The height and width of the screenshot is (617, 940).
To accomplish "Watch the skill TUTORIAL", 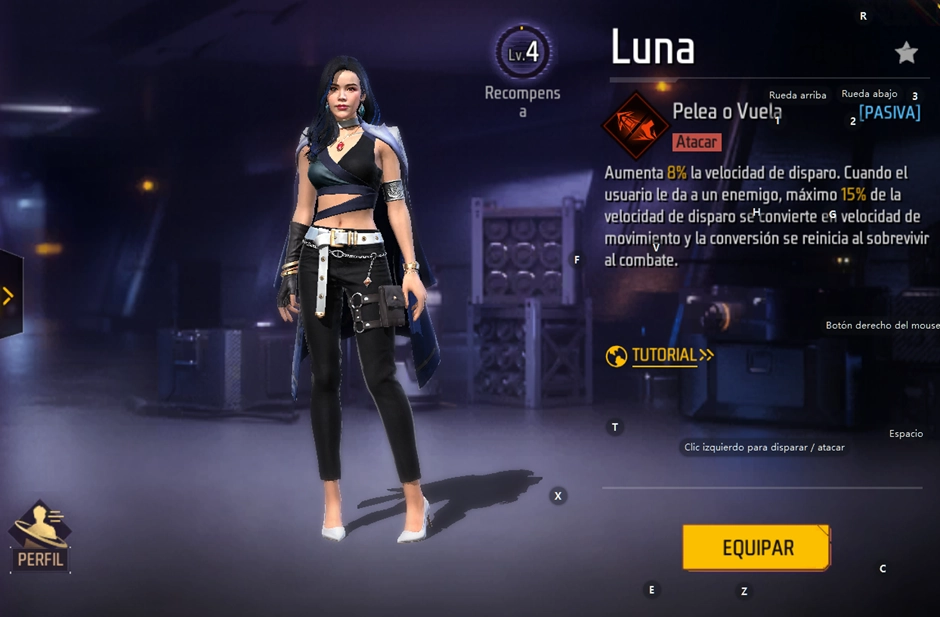I will [661, 355].
